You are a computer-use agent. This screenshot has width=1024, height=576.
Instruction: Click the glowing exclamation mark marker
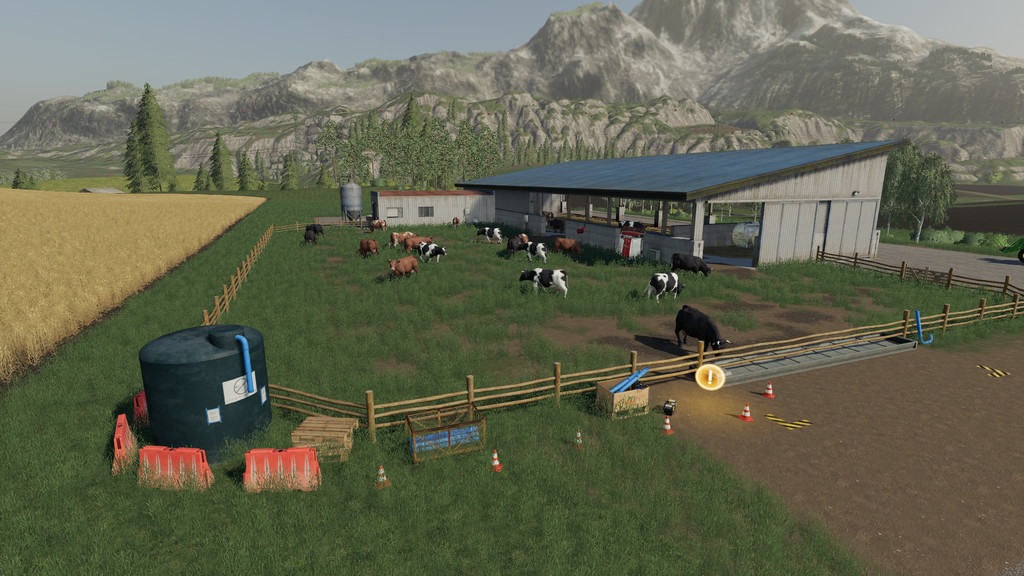pos(710,377)
